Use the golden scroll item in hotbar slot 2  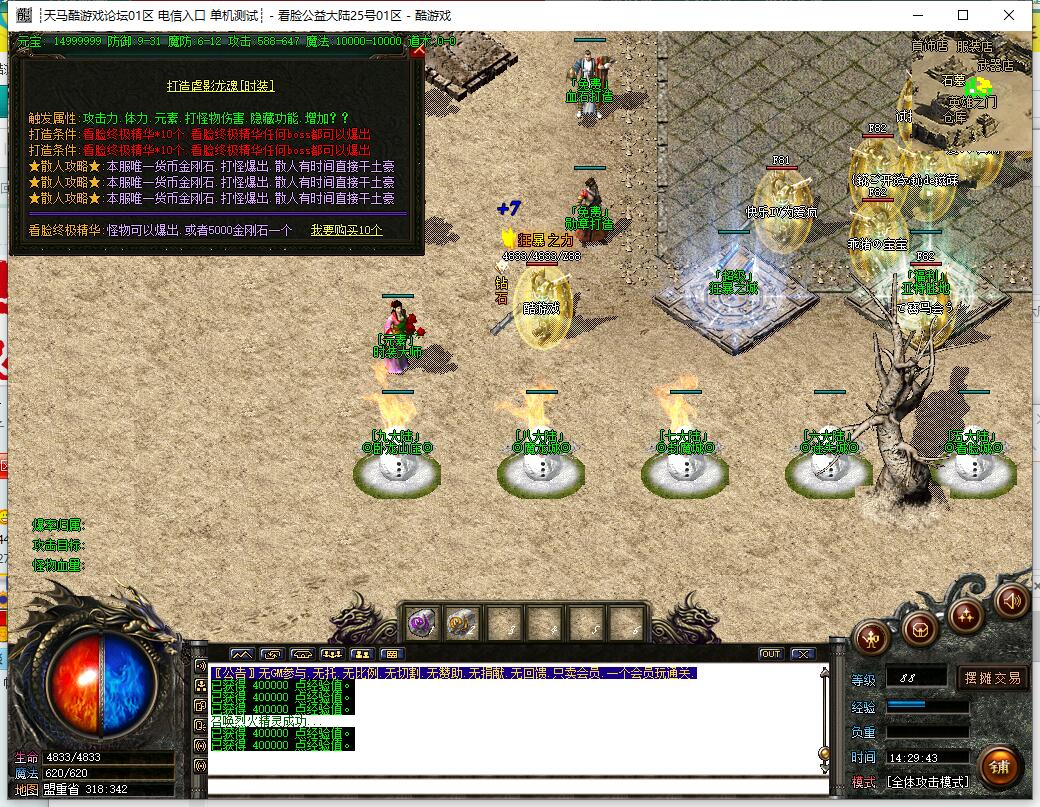pos(461,624)
